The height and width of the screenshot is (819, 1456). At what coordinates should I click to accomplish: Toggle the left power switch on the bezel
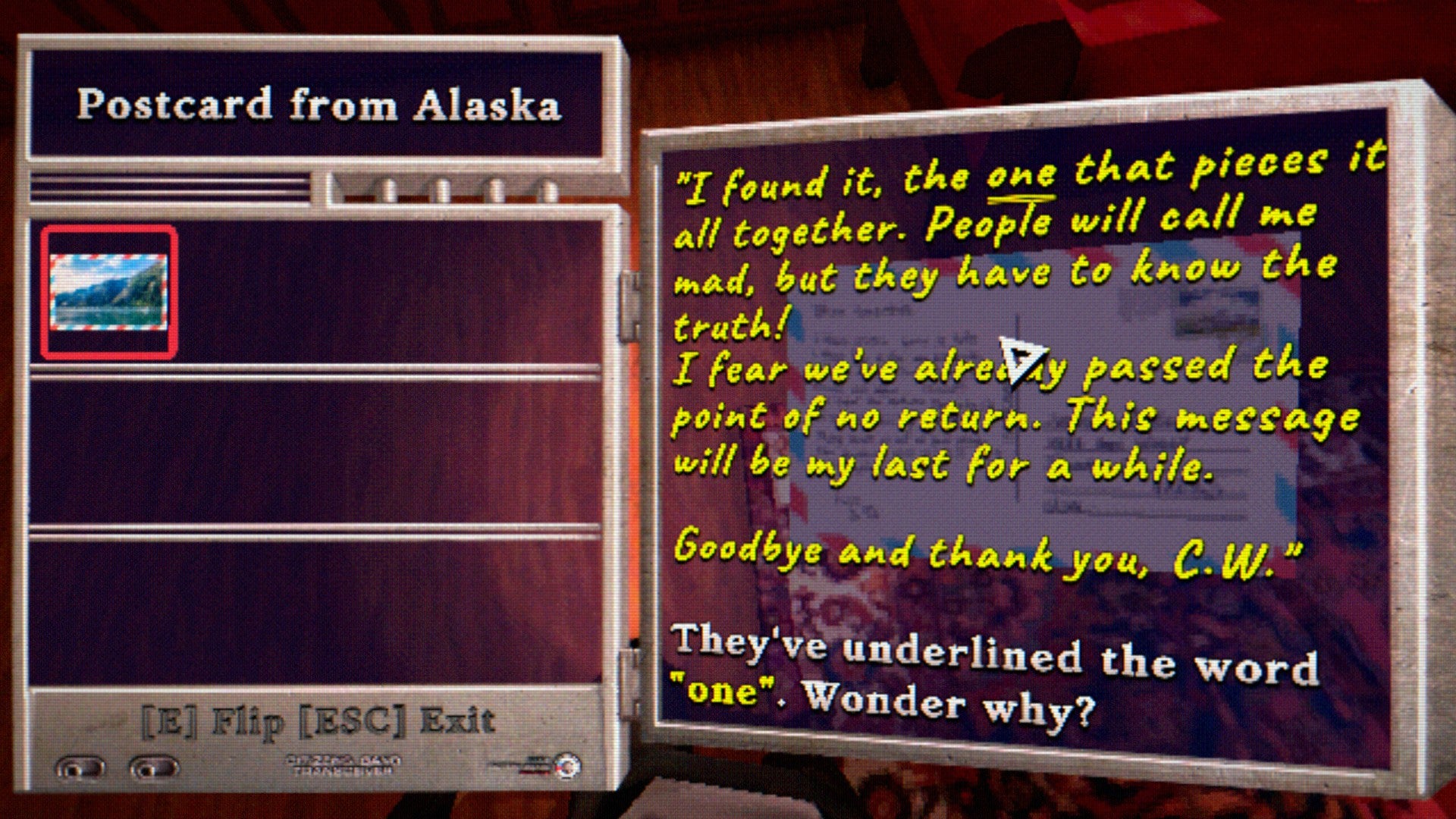[x=80, y=766]
